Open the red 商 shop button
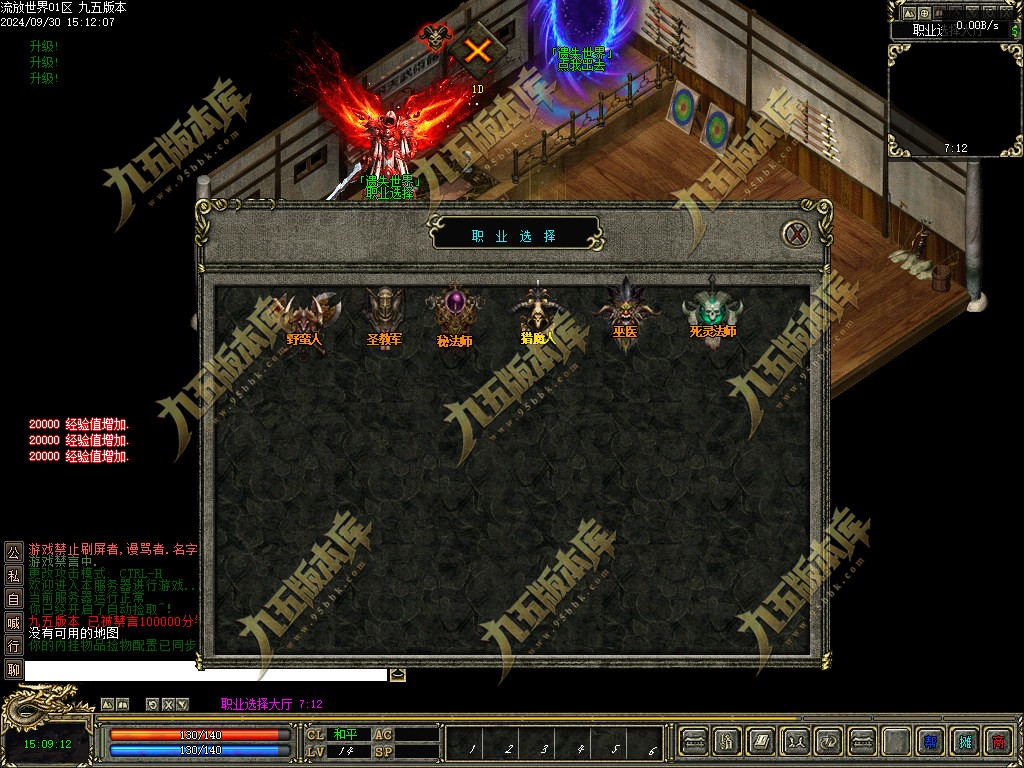 click(997, 741)
